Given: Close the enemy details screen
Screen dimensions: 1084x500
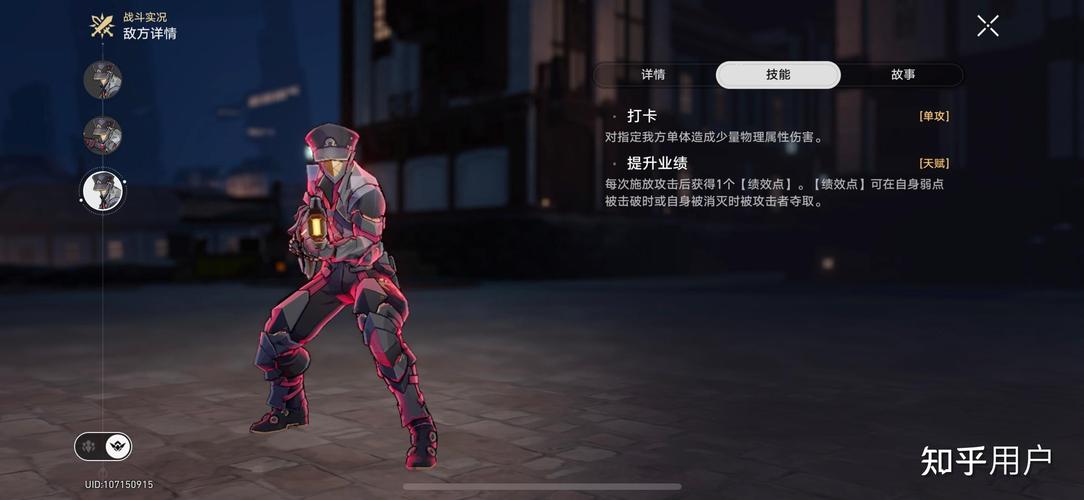Looking at the screenshot, I should click(x=987, y=26).
